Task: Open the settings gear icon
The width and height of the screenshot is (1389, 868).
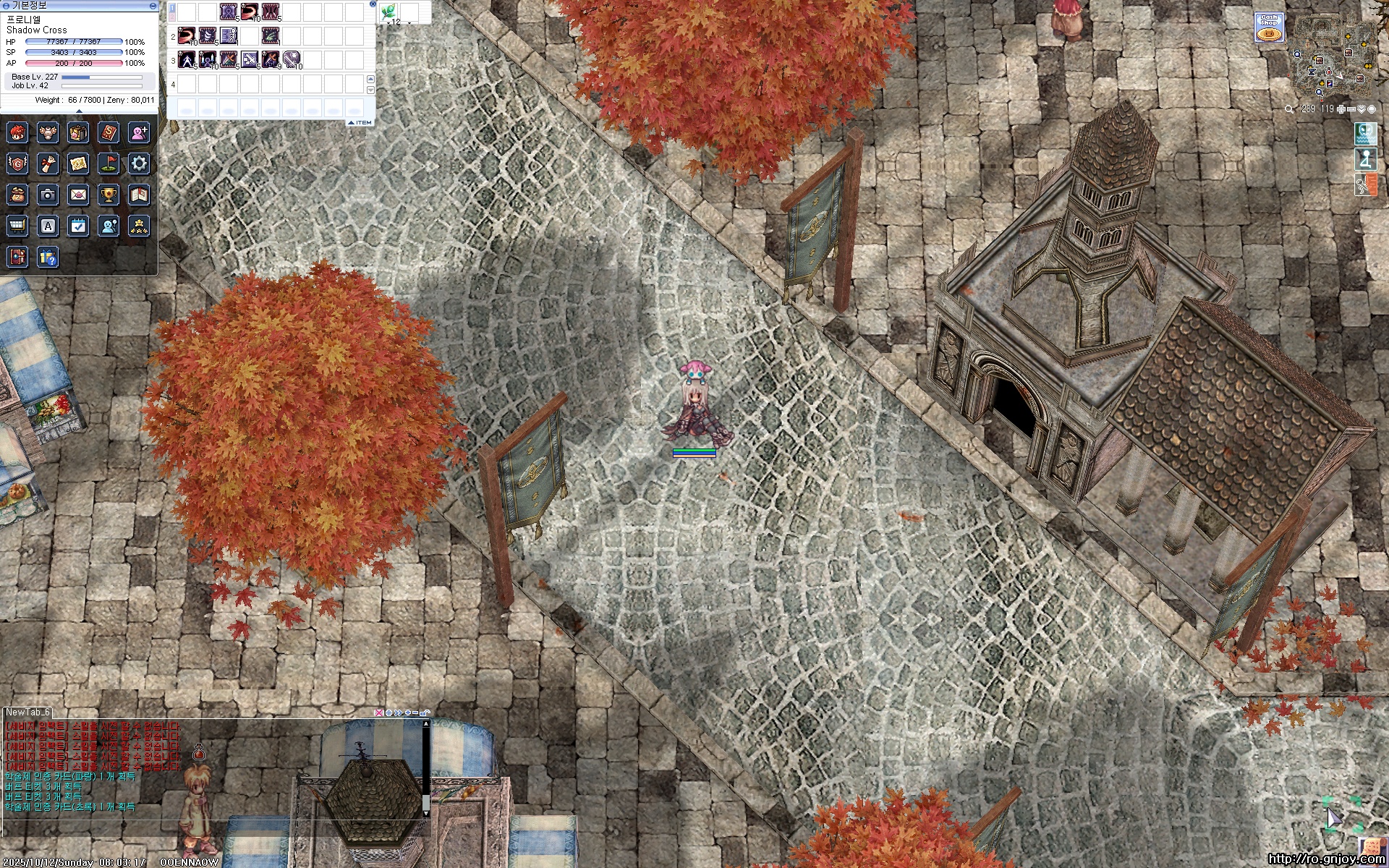Action: click(139, 163)
